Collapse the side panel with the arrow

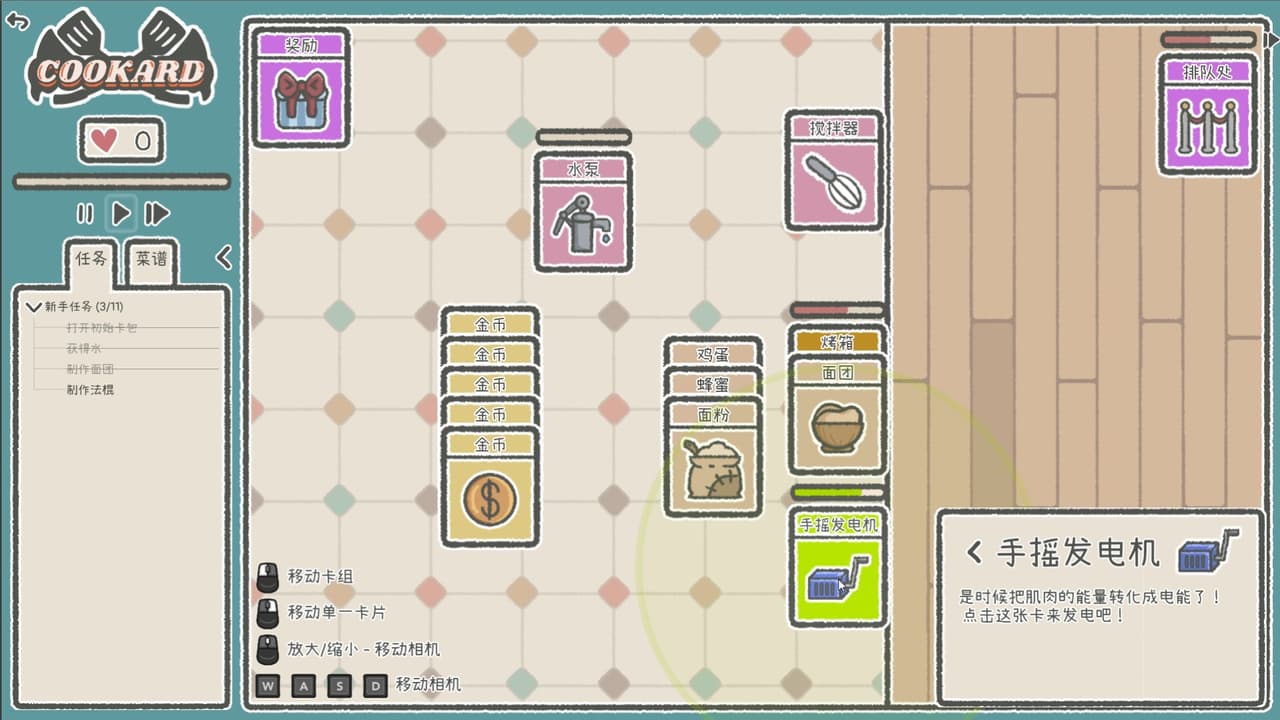point(224,258)
